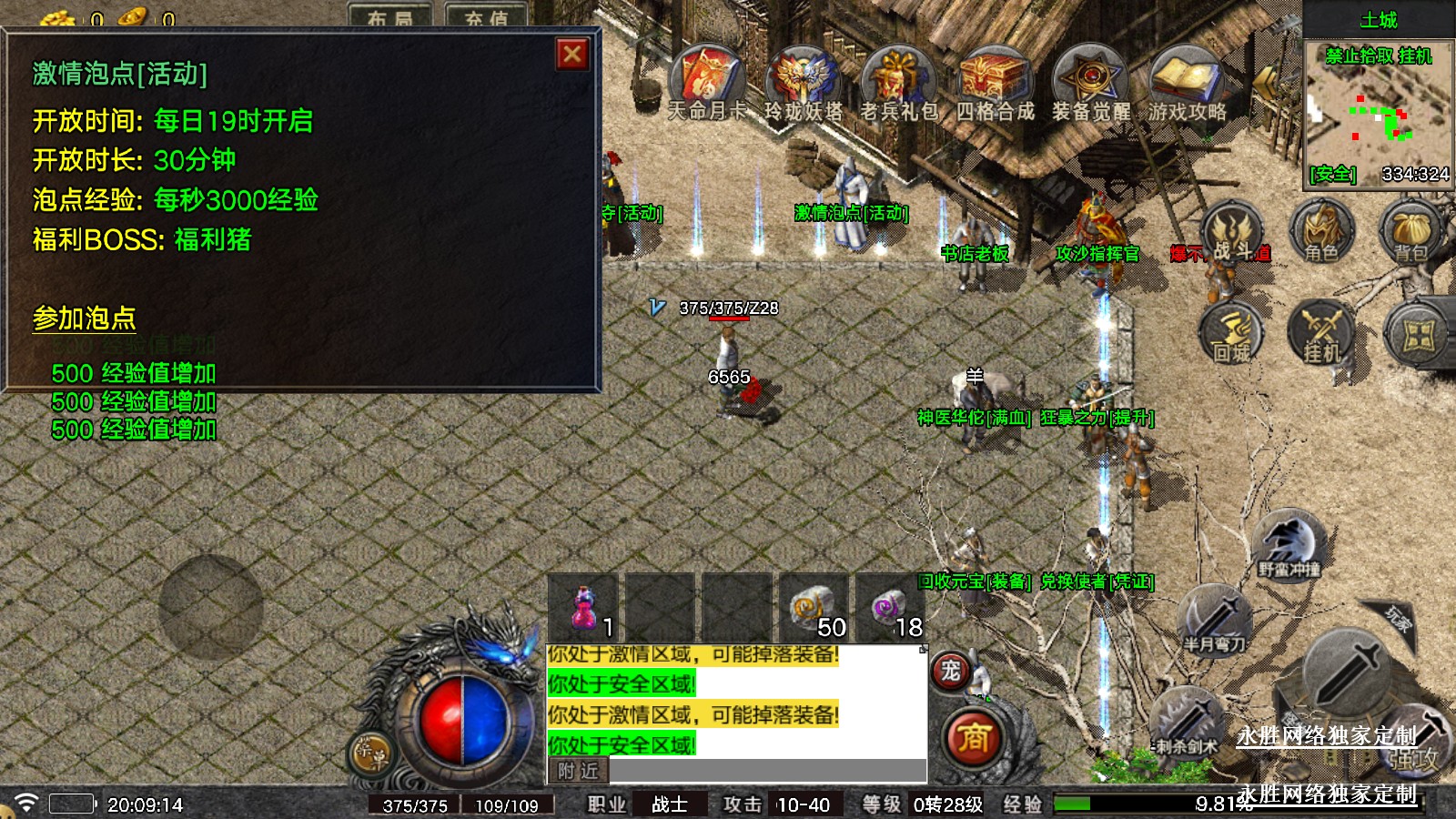
Task: Activate the 半月弯刀 skill
Action: tap(1215, 621)
